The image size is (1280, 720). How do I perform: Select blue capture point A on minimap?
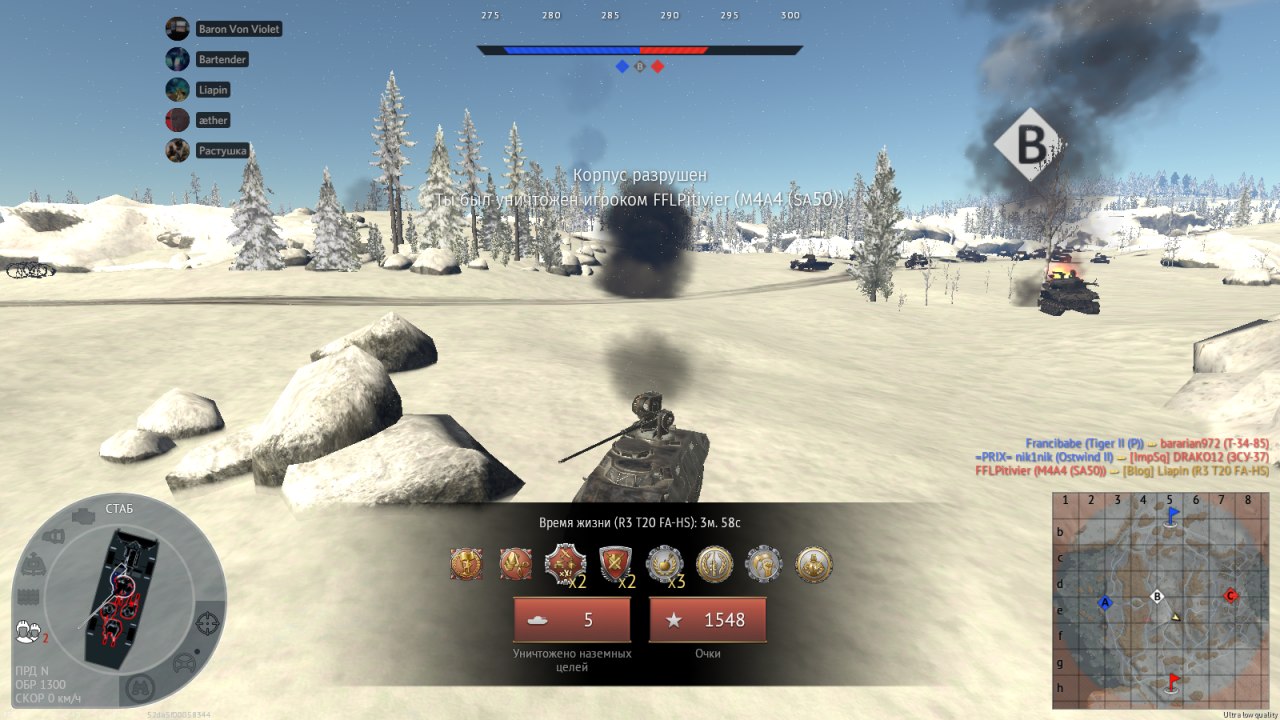1105,603
